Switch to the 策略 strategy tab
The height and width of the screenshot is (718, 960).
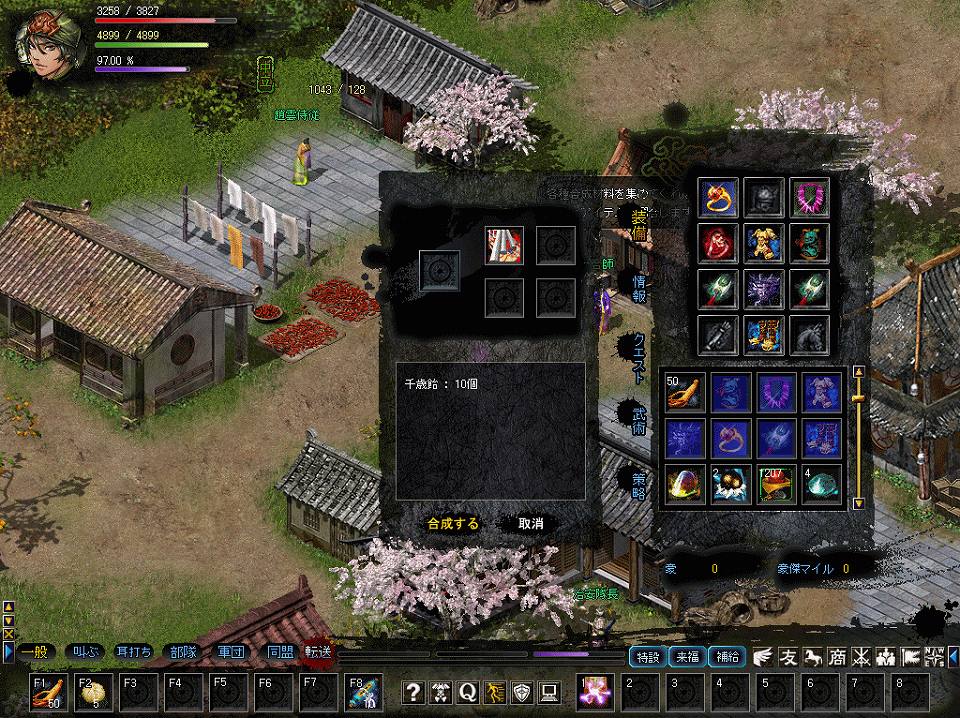pos(638,480)
